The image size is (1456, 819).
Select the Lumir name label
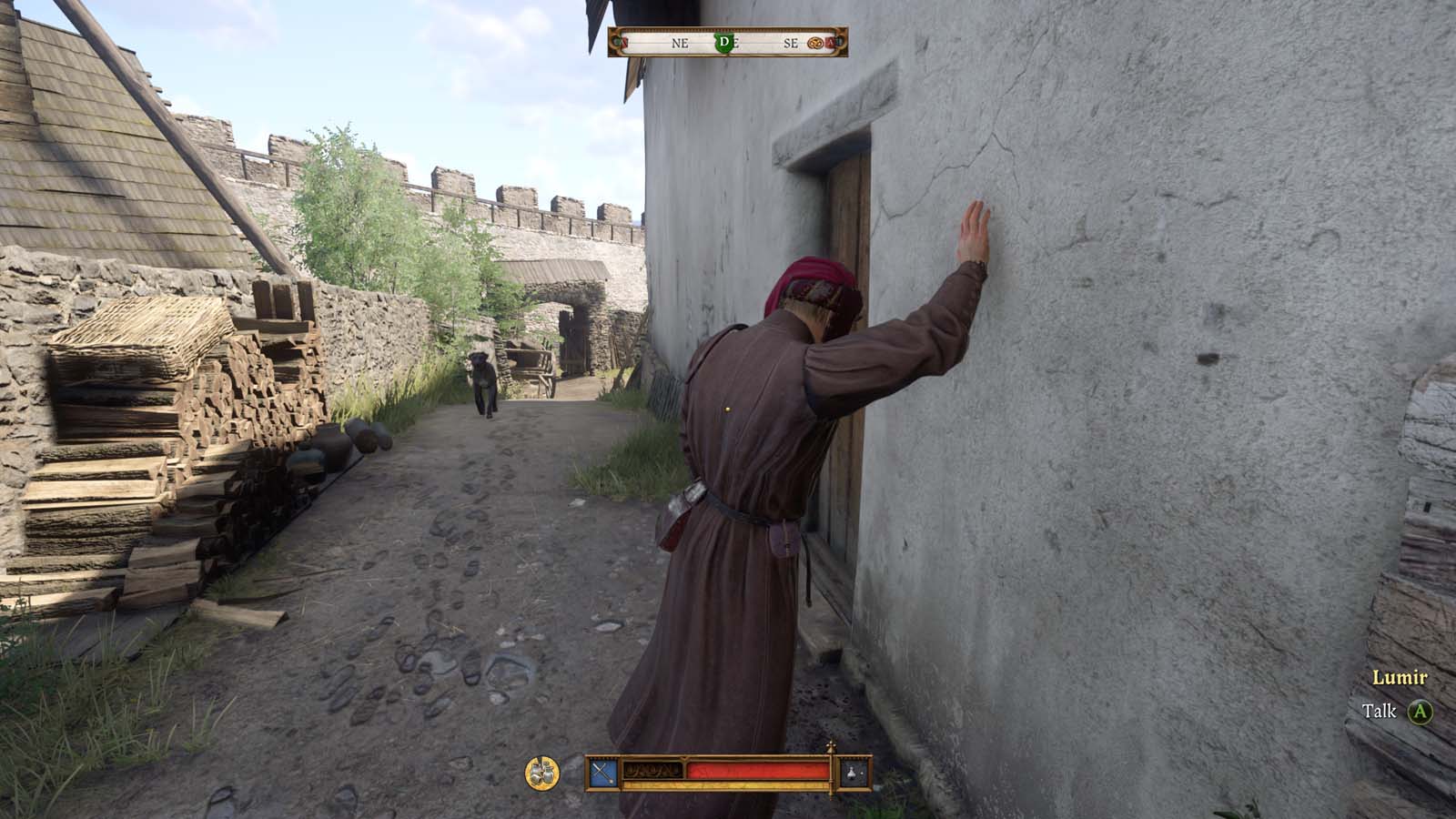[x=1399, y=678]
